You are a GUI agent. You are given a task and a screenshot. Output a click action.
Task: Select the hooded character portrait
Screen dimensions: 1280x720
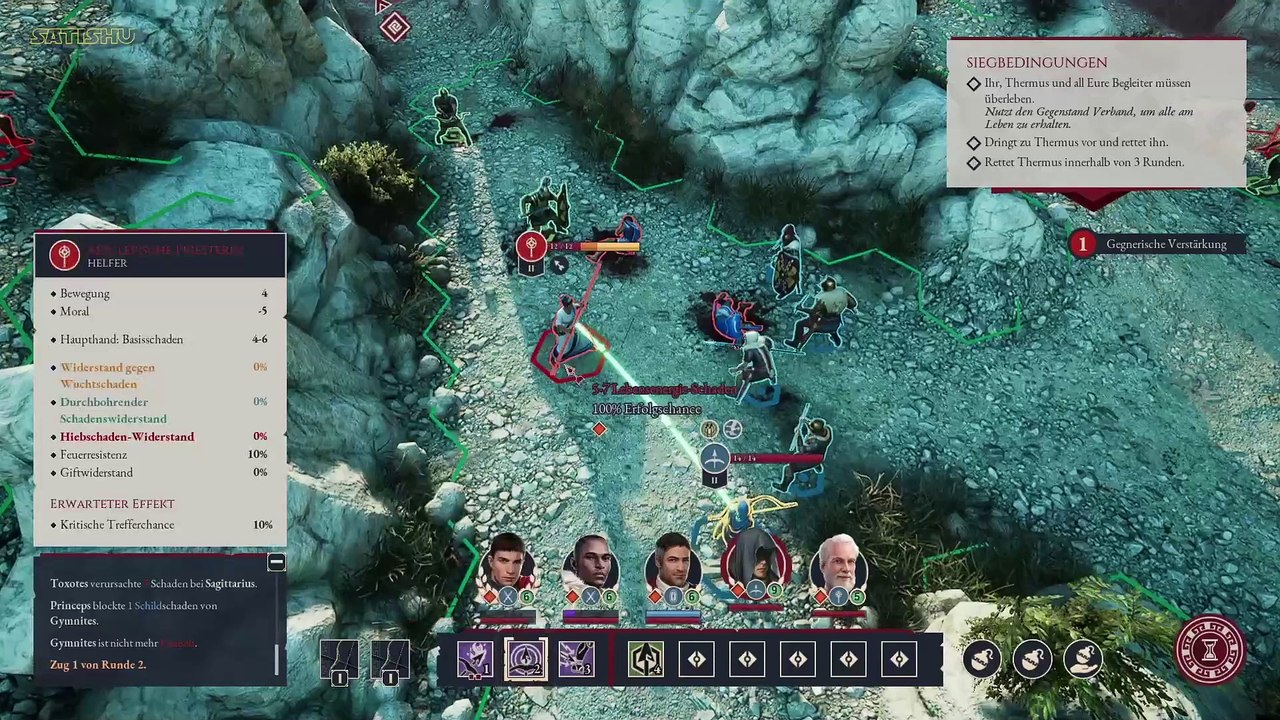click(756, 565)
